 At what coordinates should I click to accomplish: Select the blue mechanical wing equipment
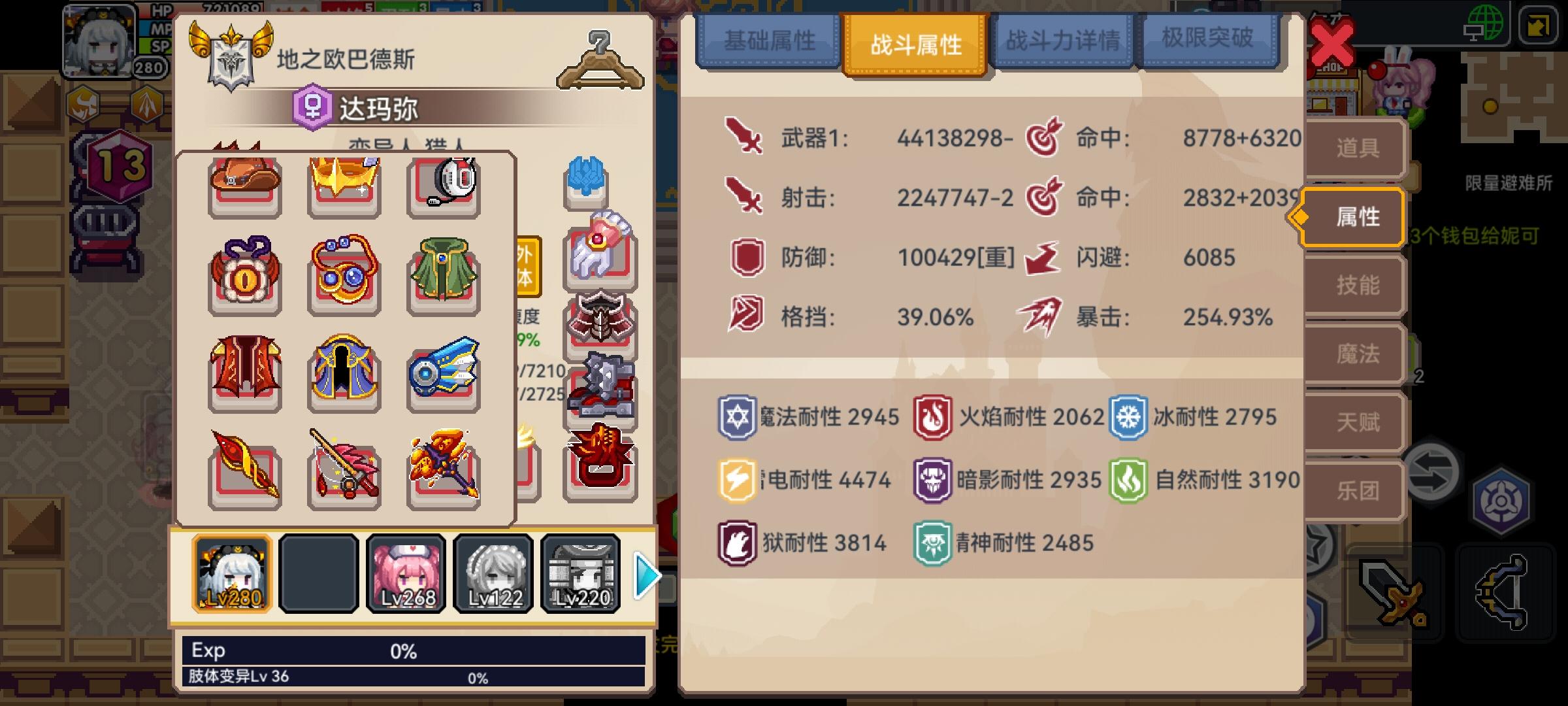coord(443,373)
